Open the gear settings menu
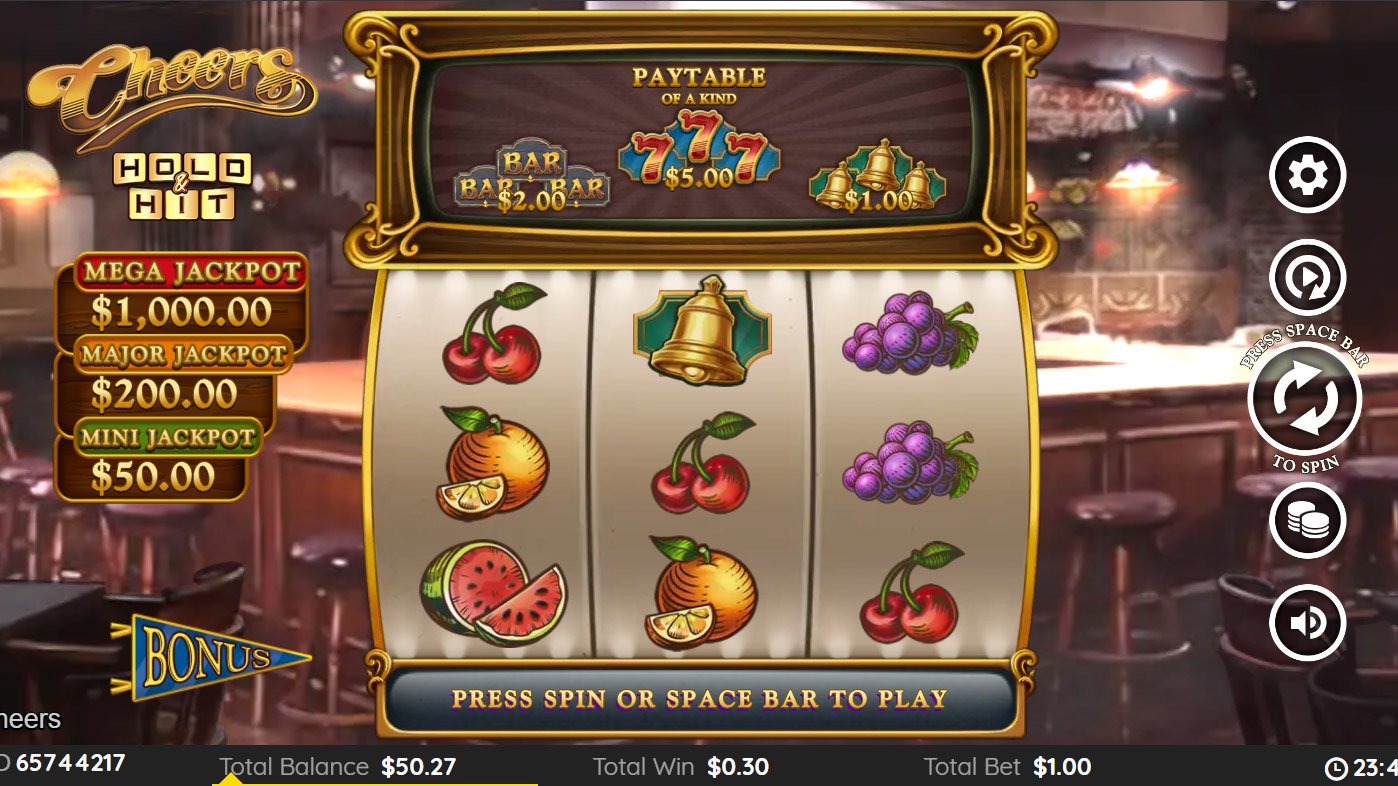This screenshot has height=786, width=1398. click(1307, 175)
